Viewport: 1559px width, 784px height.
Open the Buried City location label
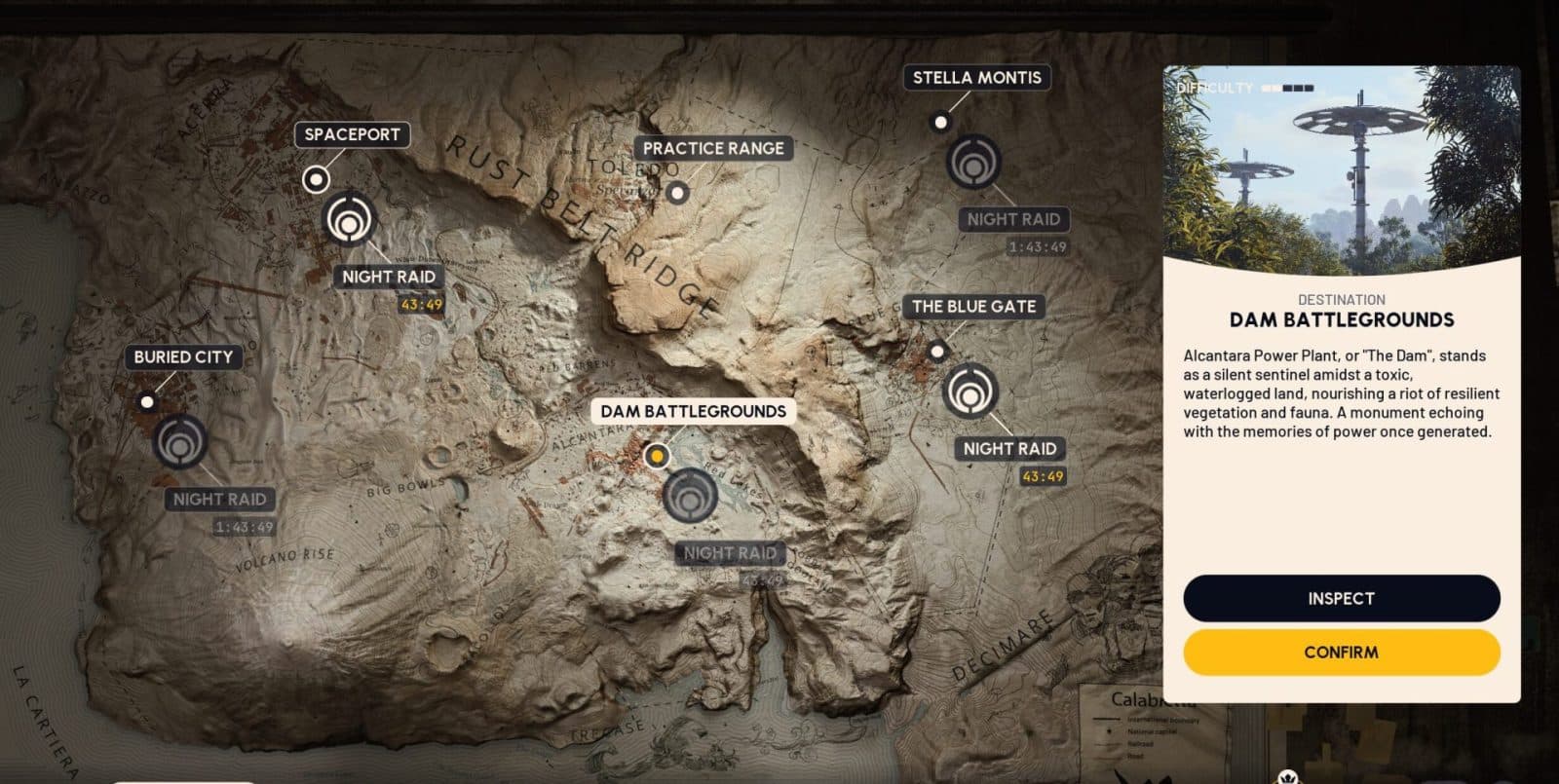click(183, 356)
